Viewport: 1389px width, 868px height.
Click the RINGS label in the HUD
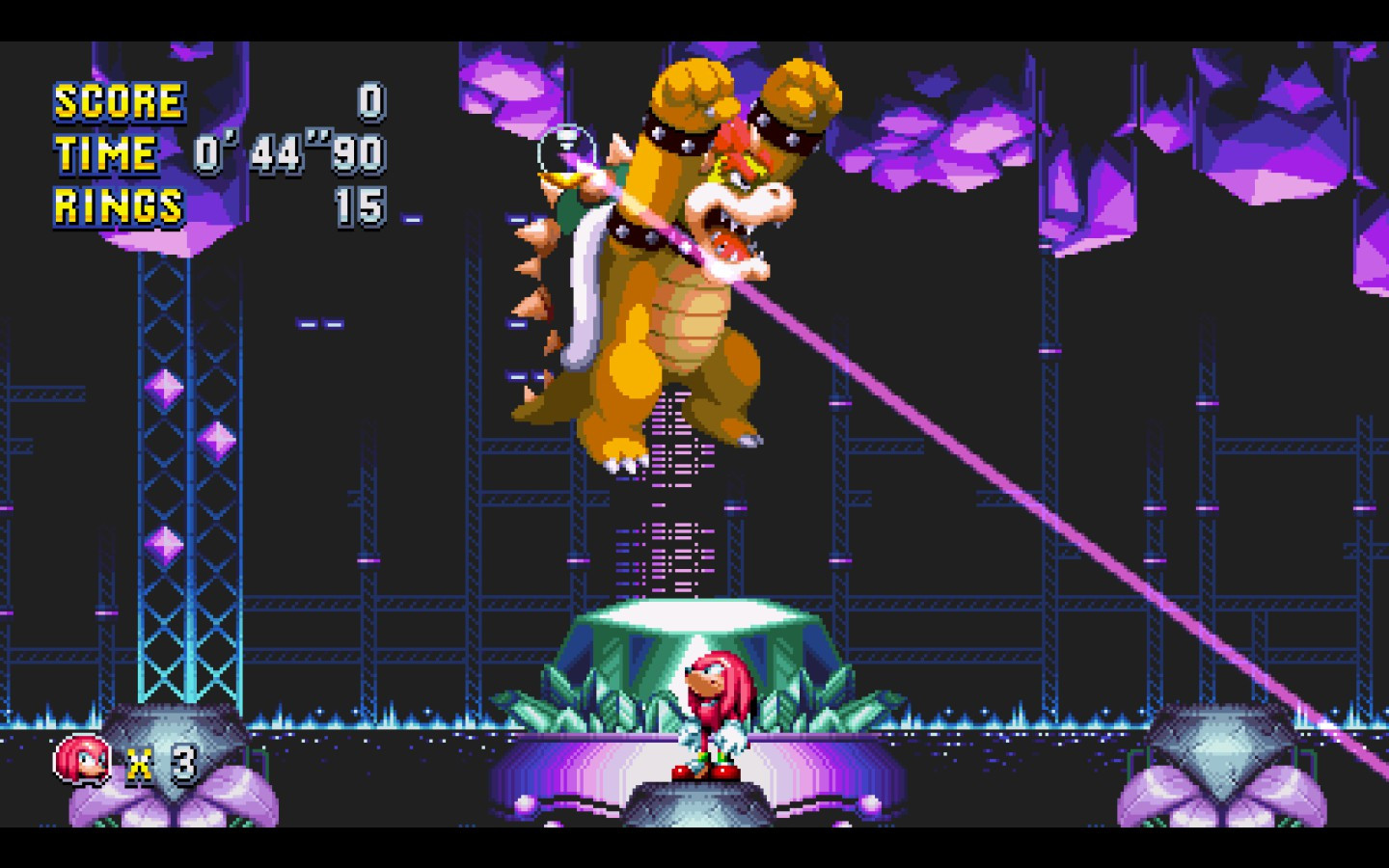click(118, 206)
